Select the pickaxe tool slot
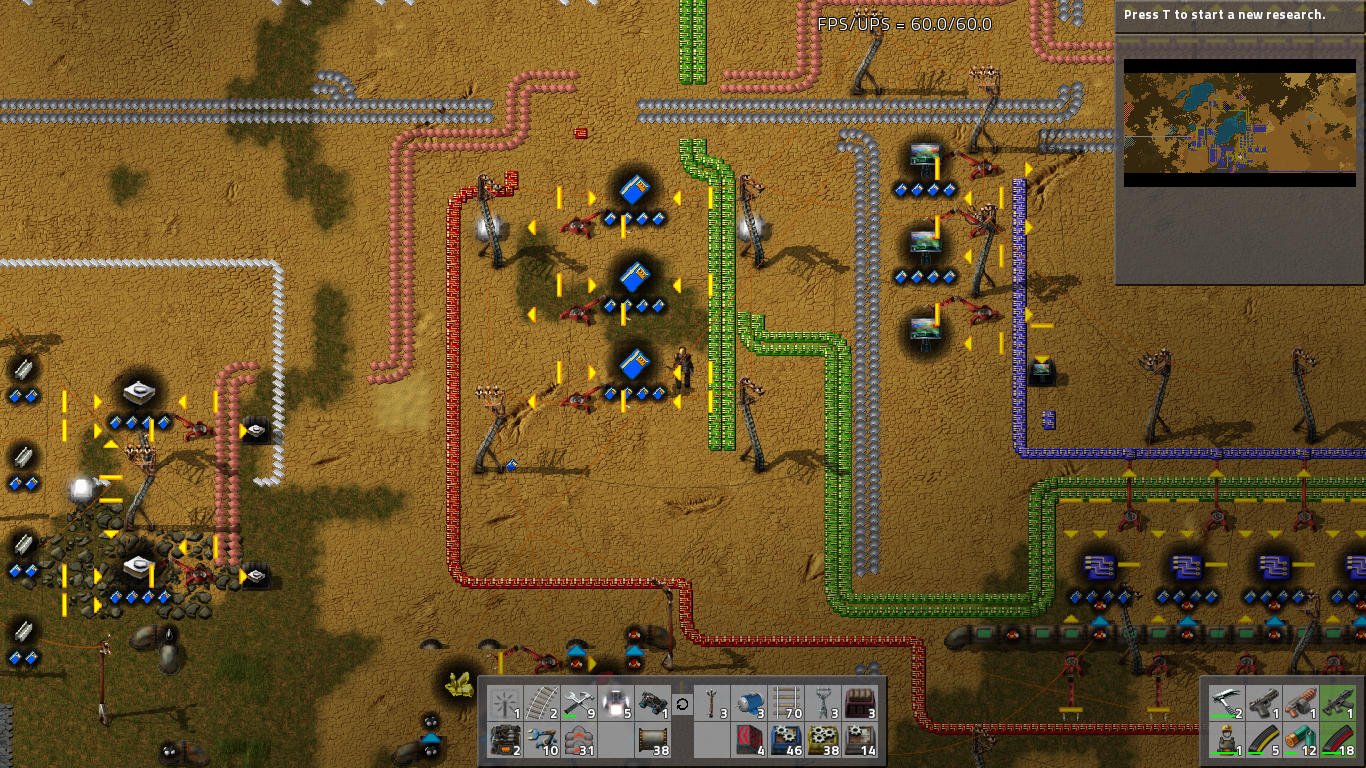 click(x=1227, y=702)
